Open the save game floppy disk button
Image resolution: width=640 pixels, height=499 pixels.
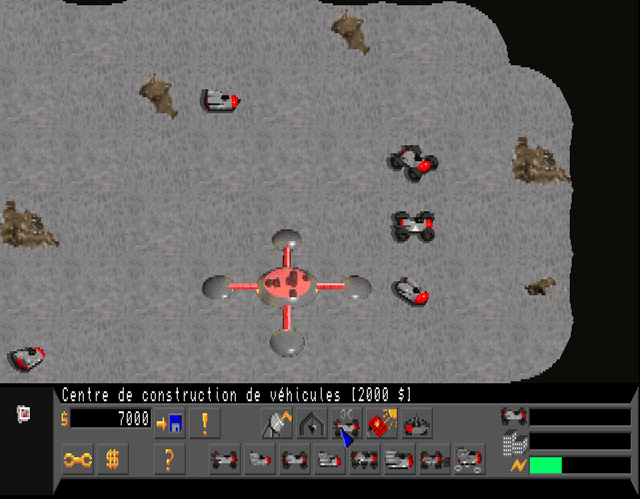168,422
